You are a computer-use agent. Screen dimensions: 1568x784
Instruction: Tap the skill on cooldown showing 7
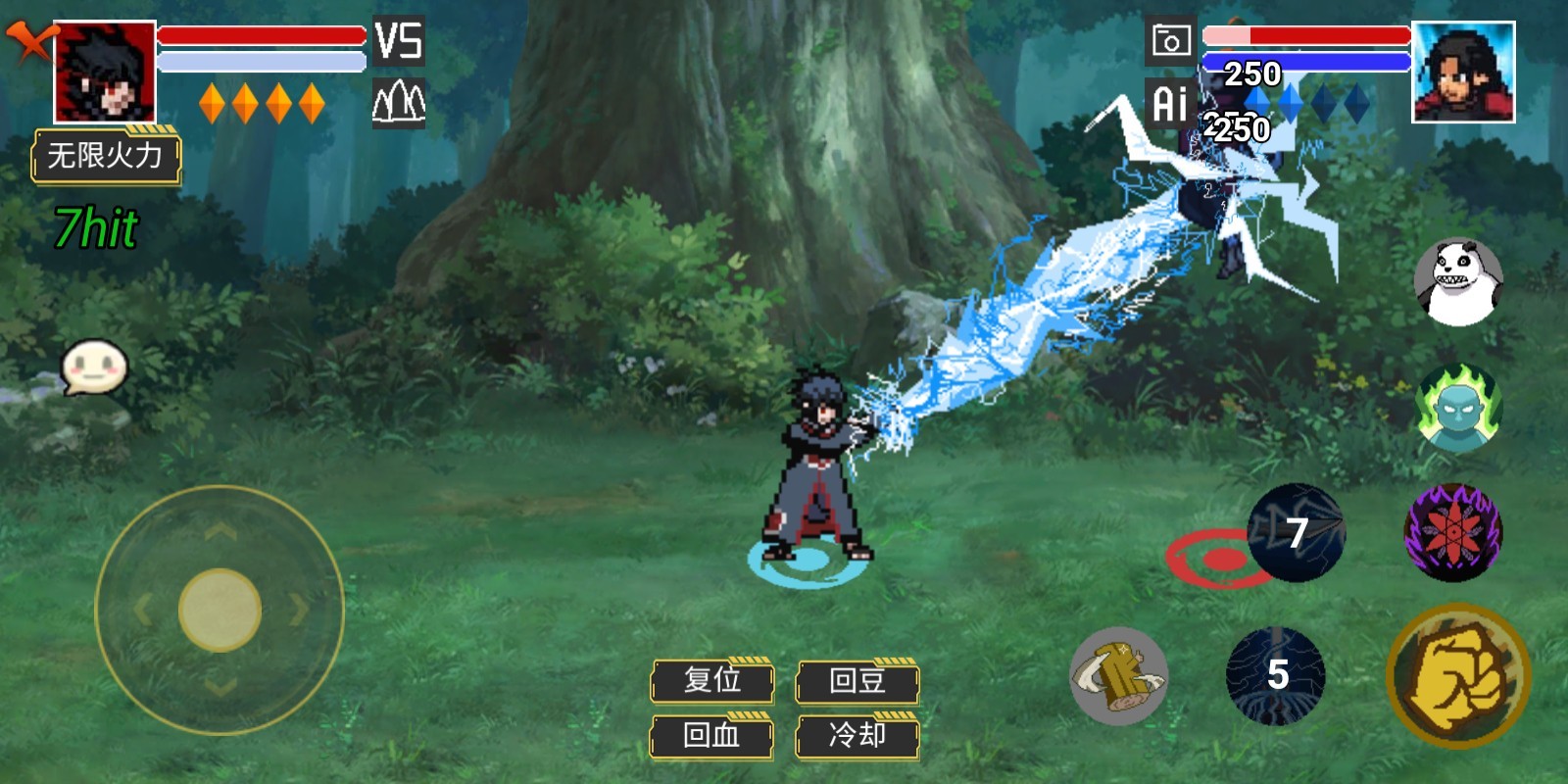click(1297, 533)
